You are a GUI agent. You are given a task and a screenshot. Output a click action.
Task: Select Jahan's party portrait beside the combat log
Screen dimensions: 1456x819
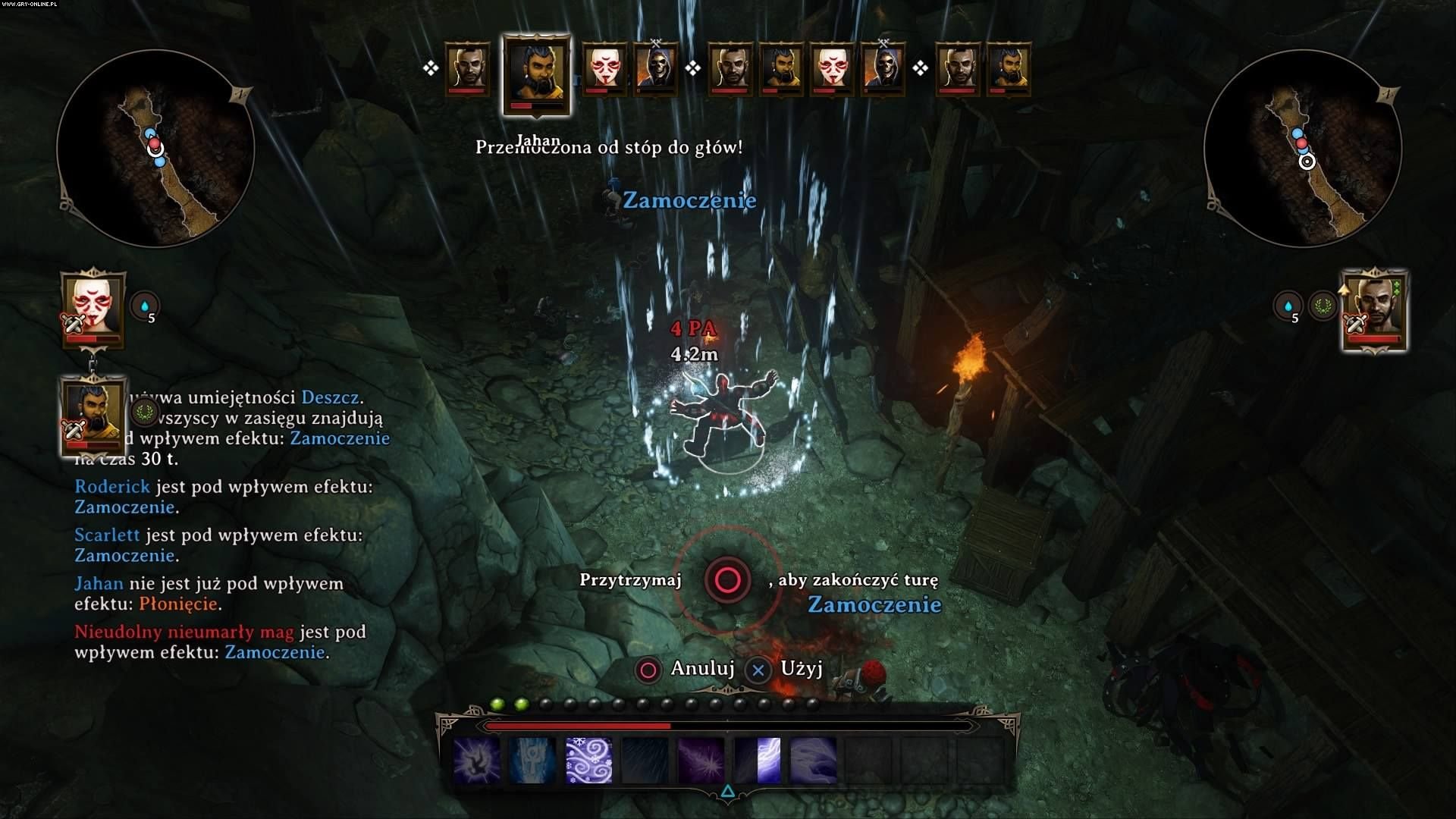pyautogui.click(x=93, y=416)
